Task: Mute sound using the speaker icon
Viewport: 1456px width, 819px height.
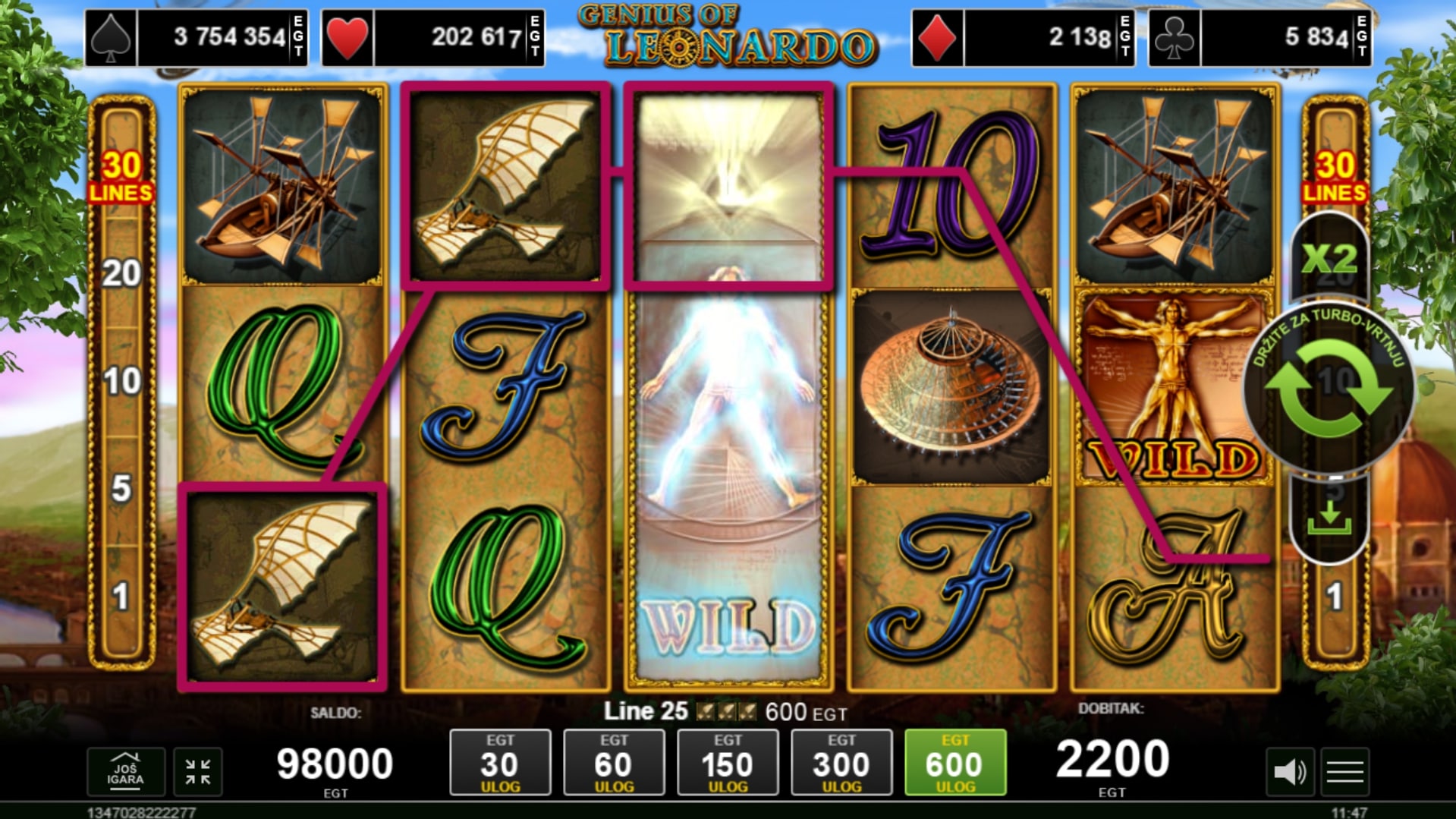Action: [1289, 773]
